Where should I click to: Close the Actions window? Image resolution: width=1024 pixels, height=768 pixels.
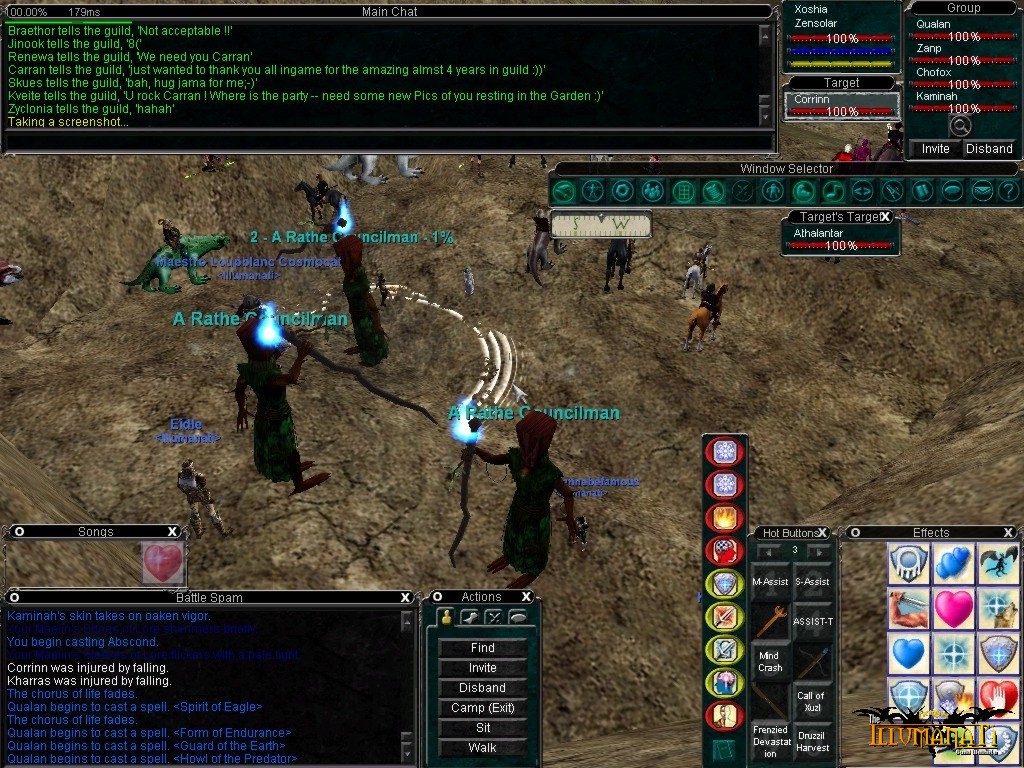526,597
